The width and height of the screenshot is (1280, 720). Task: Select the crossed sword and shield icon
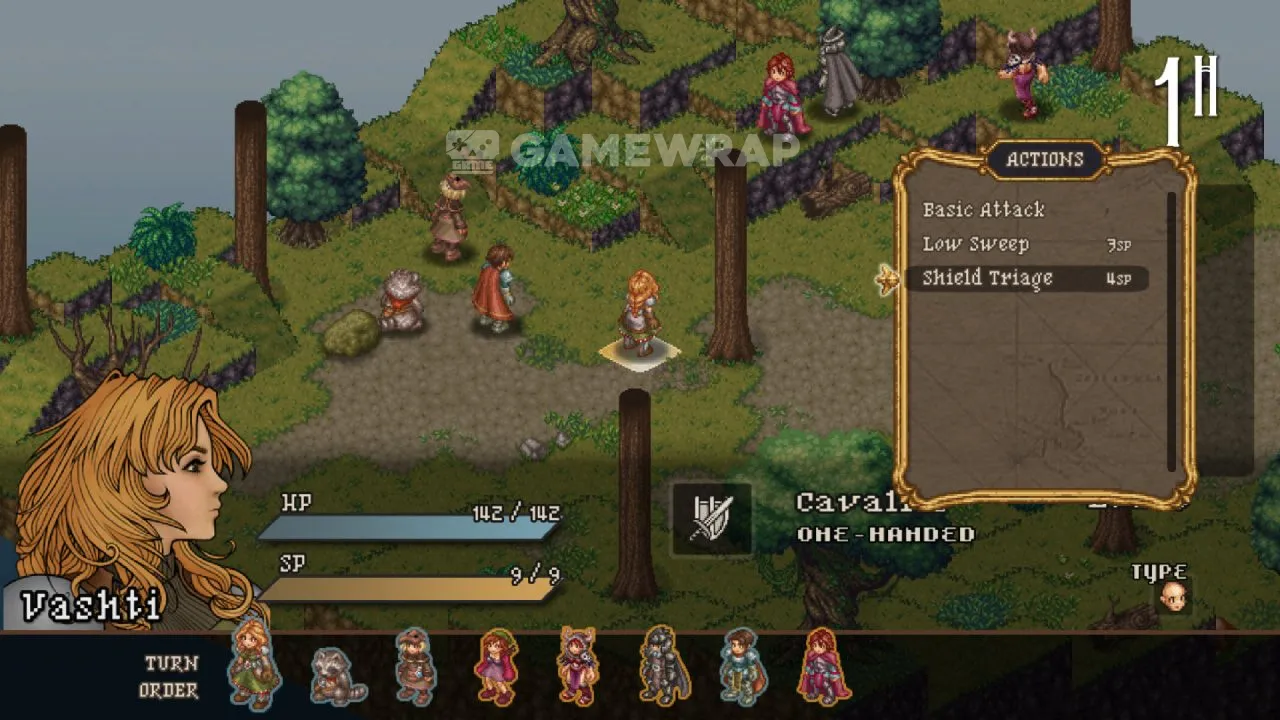[x=712, y=519]
